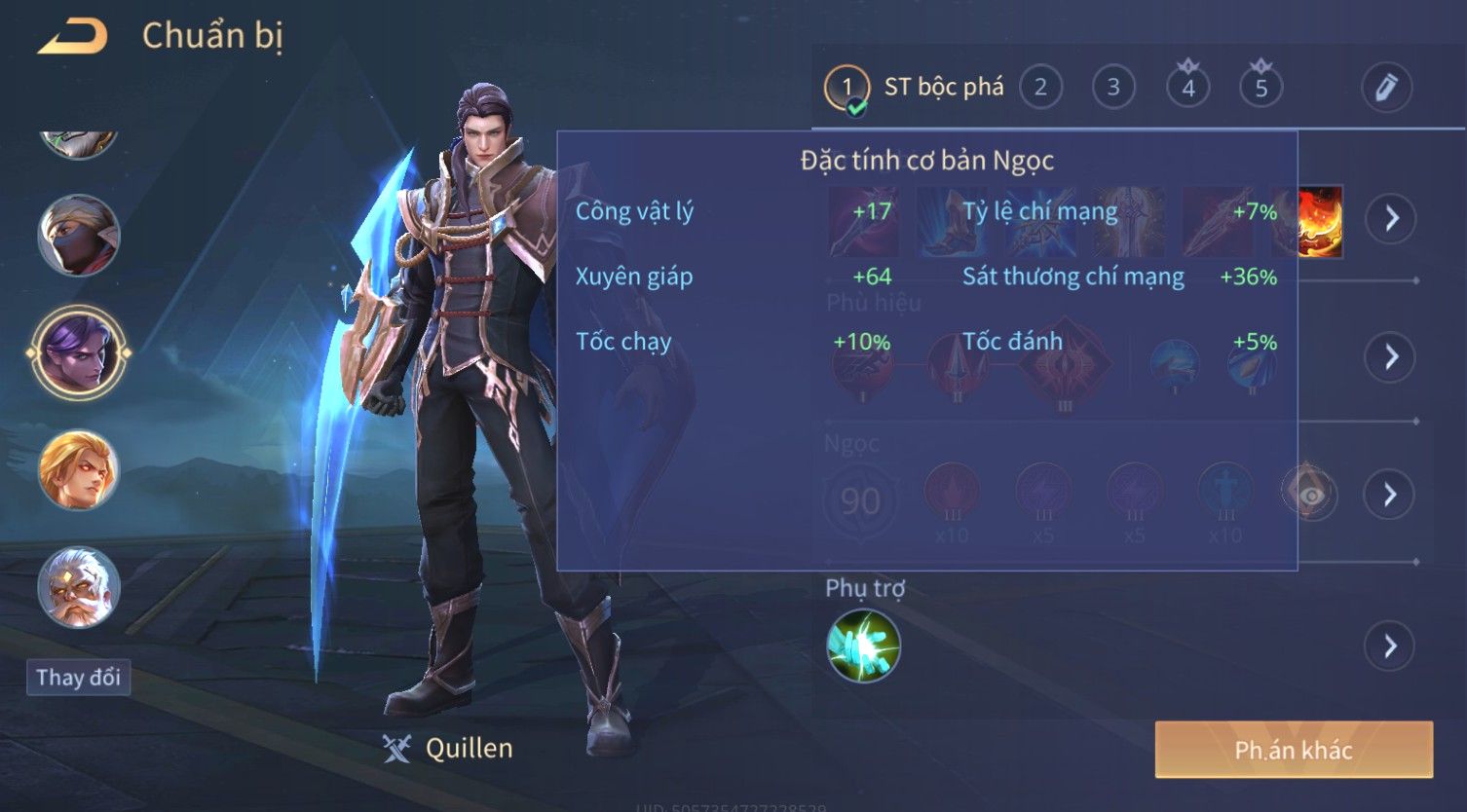Switch to build preset 3
The image size is (1467, 812).
pyautogui.click(x=1113, y=88)
